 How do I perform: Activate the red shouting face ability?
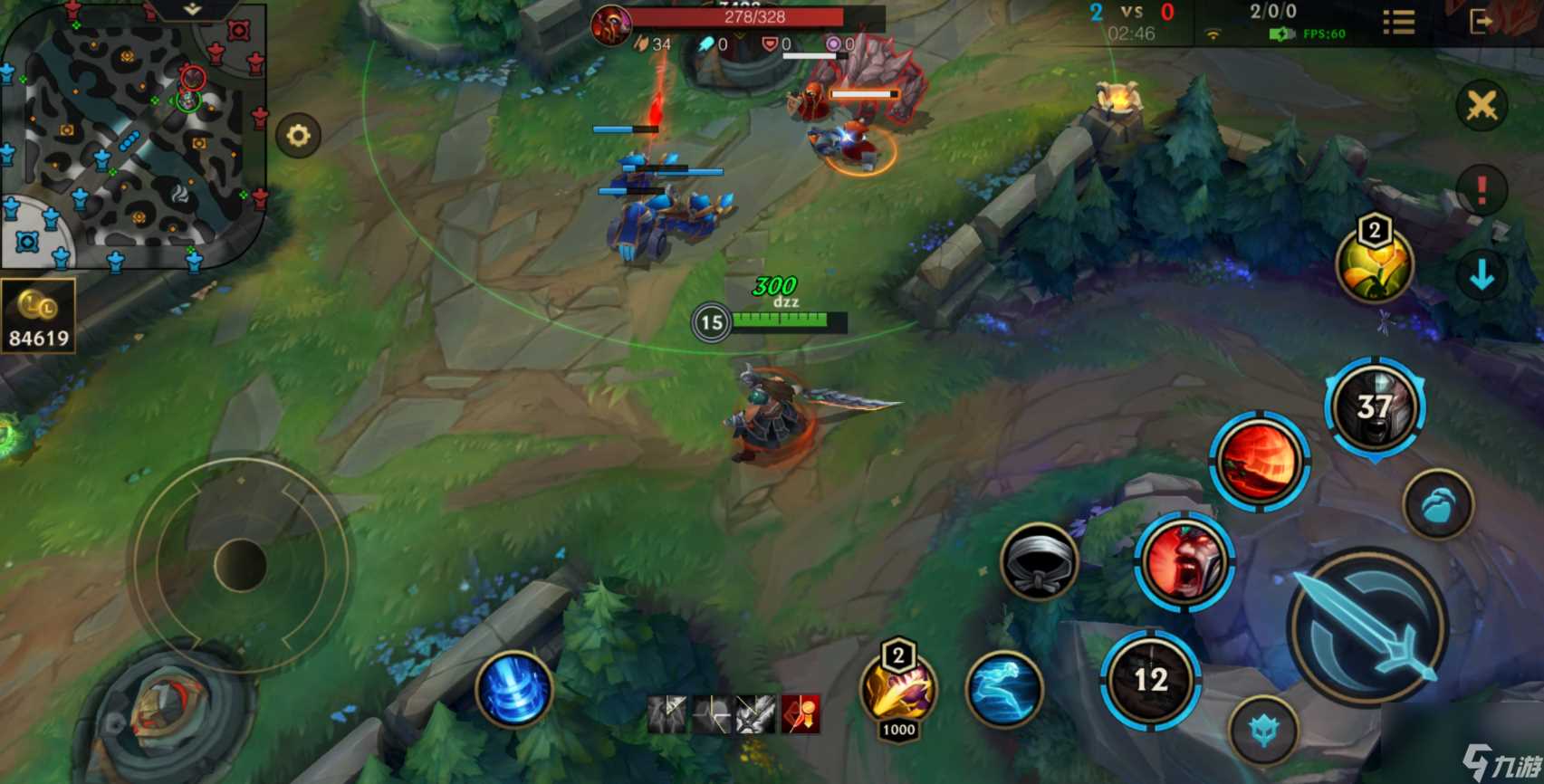[1184, 561]
